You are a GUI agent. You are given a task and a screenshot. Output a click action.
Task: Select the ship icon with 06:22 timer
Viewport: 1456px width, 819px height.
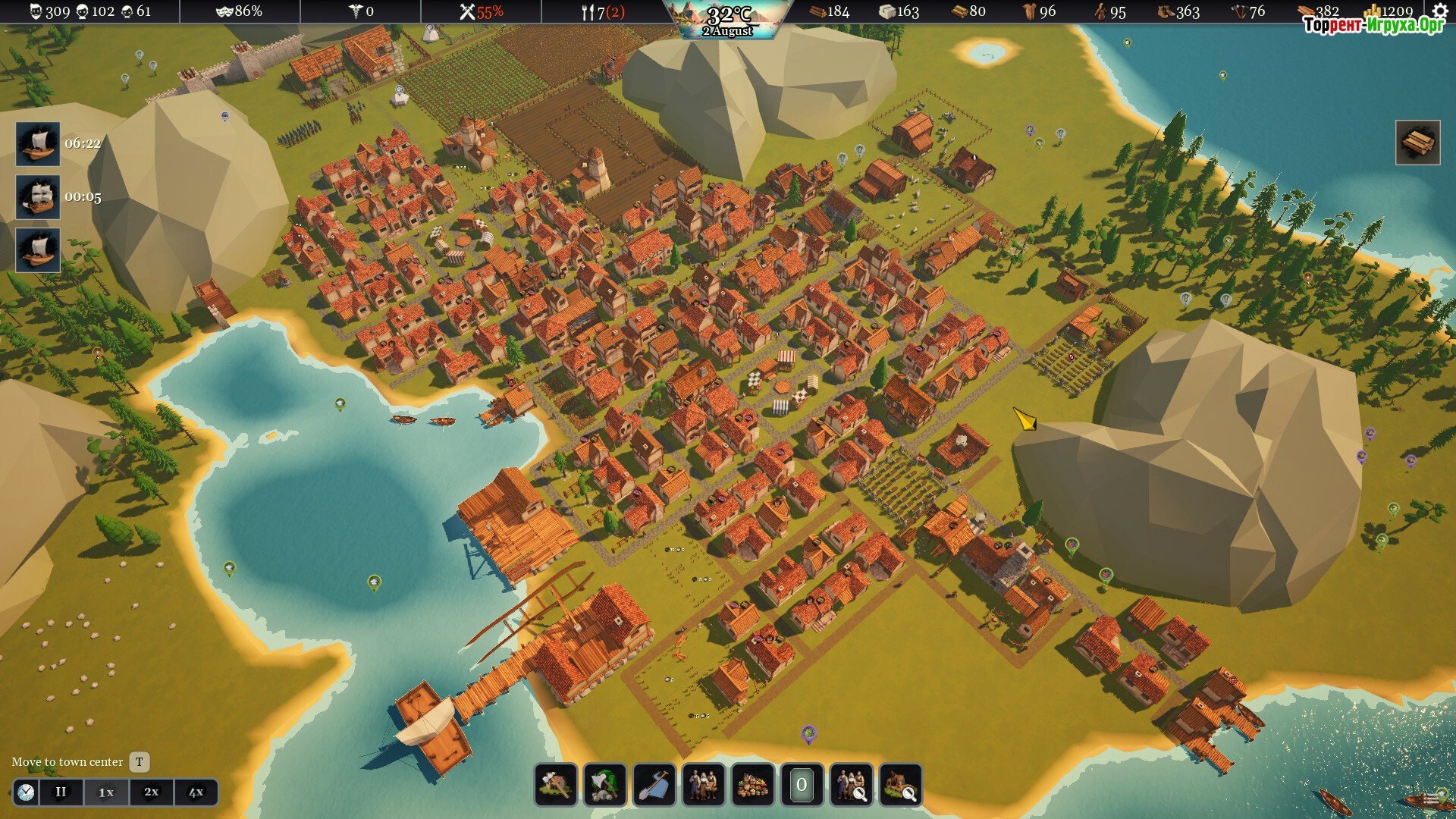click(x=38, y=143)
